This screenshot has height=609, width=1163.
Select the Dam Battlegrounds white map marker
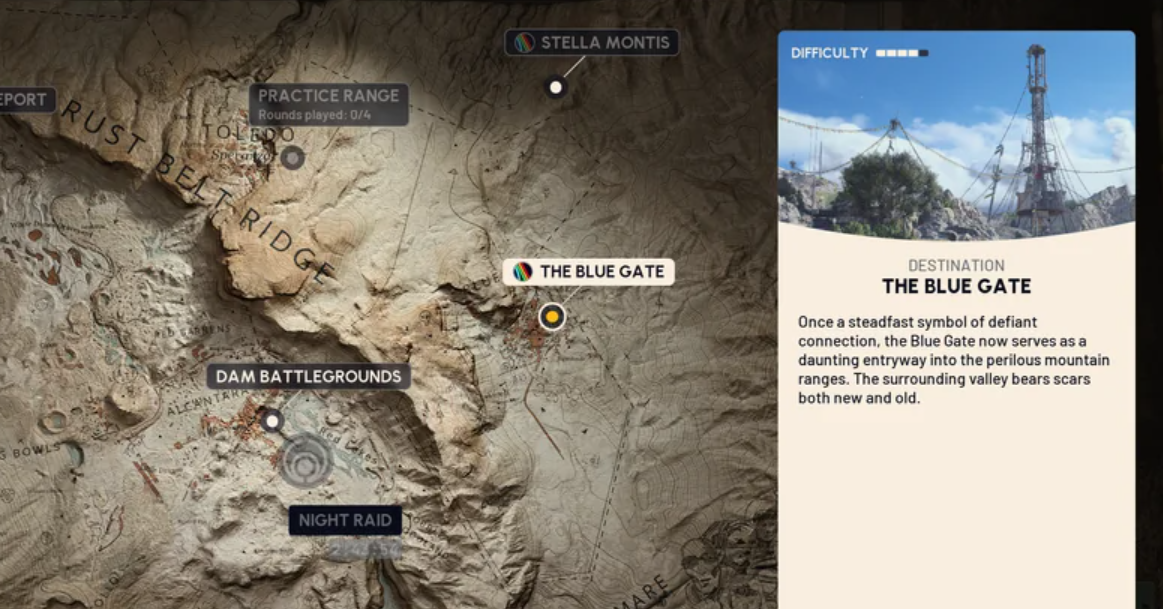[x=271, y=420]
